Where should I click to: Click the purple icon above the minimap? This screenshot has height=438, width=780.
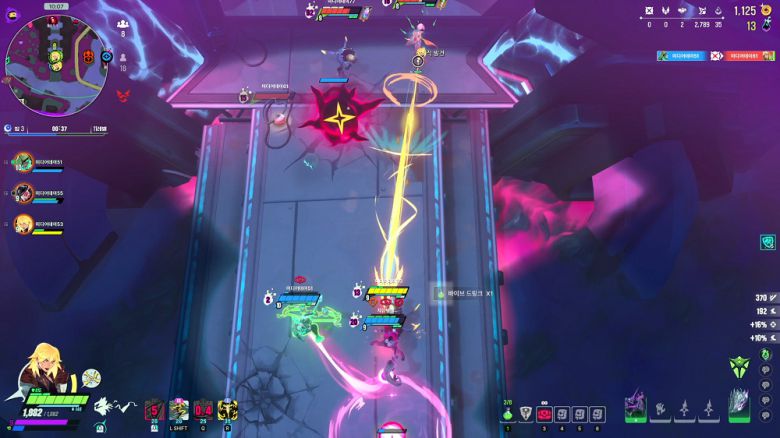coord(12,16)
